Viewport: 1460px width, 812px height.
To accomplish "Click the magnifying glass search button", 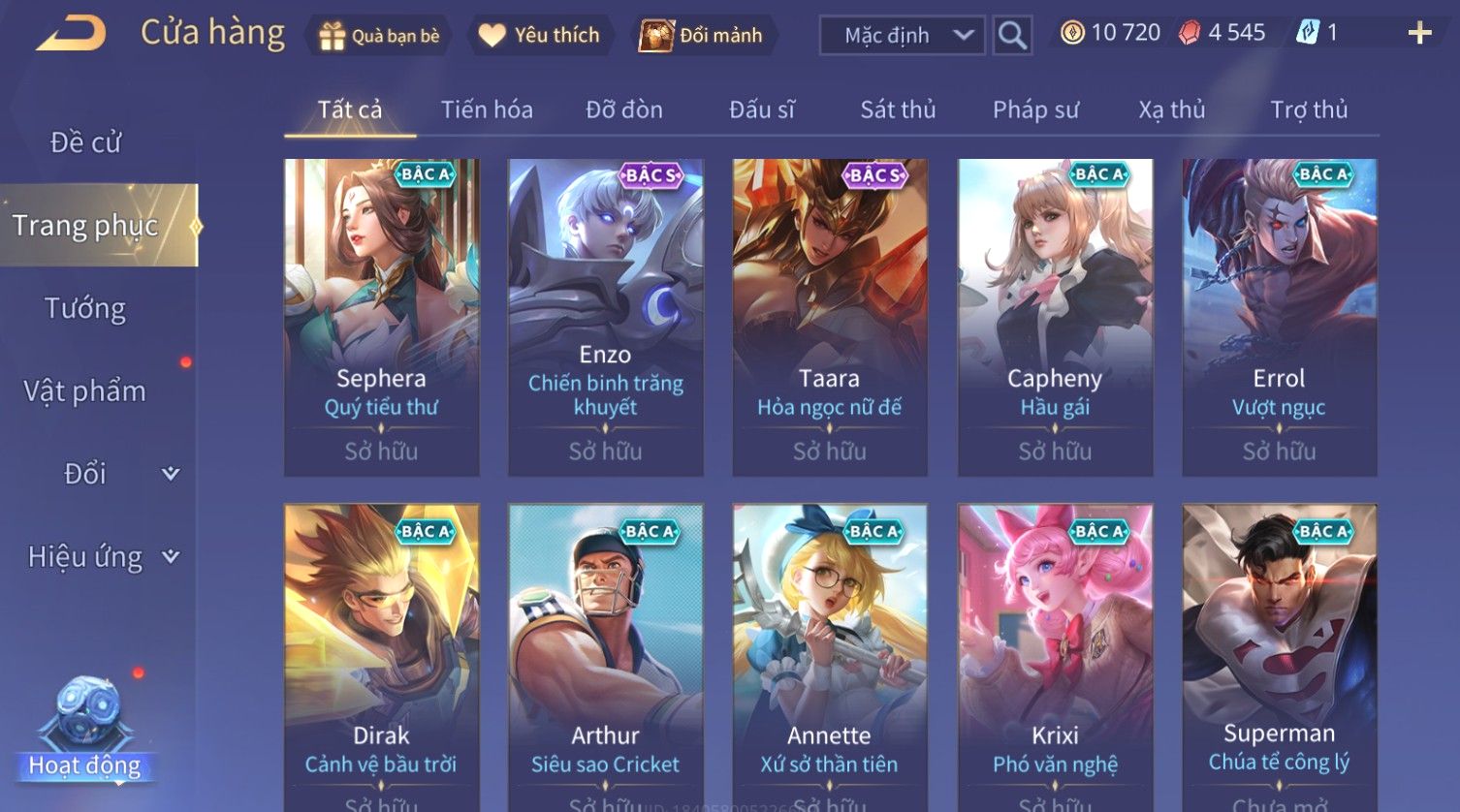I will pos(1012,36).
